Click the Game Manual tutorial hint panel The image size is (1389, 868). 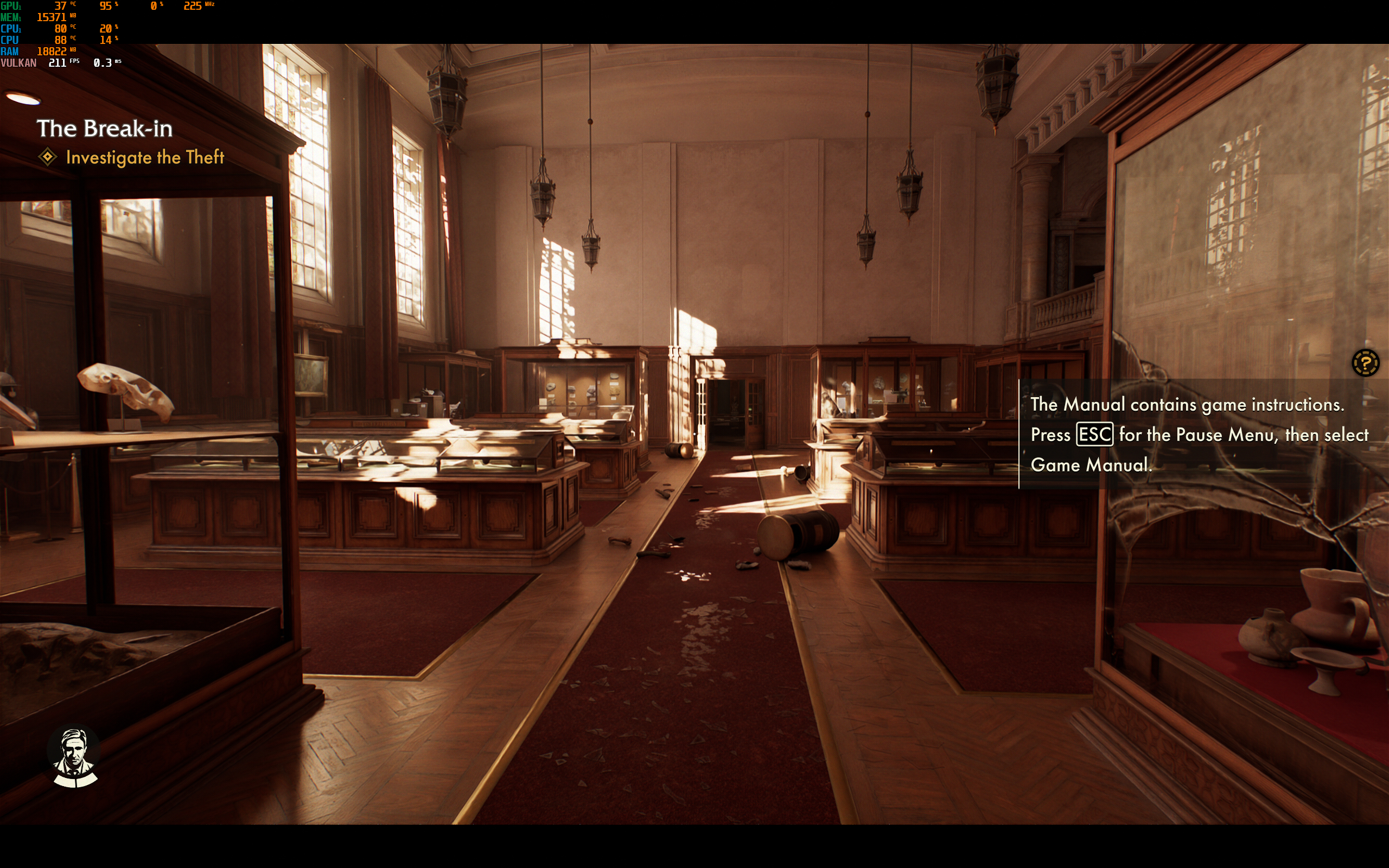(1199, 435)
